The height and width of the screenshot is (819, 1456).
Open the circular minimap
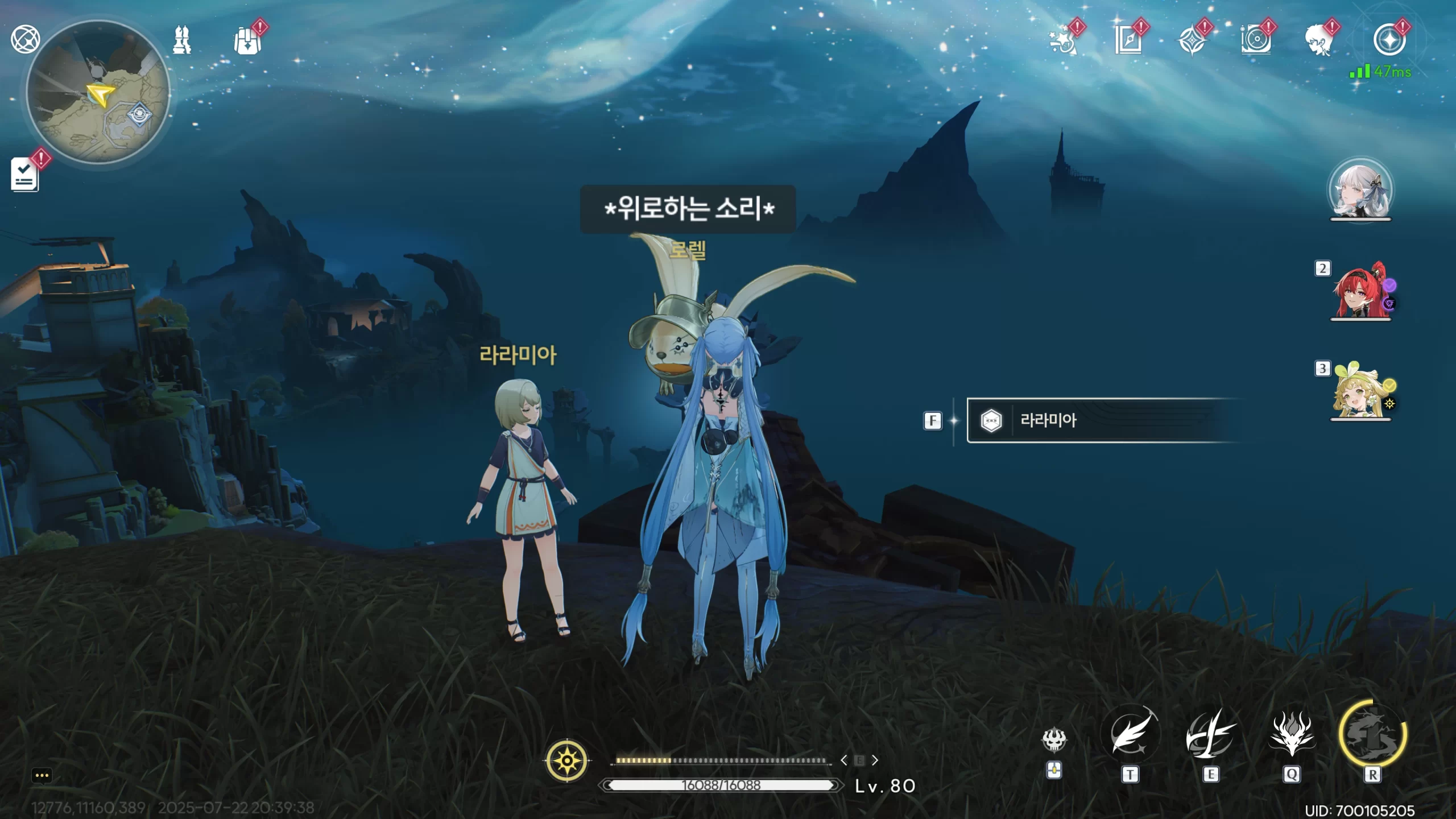[98, 93]
